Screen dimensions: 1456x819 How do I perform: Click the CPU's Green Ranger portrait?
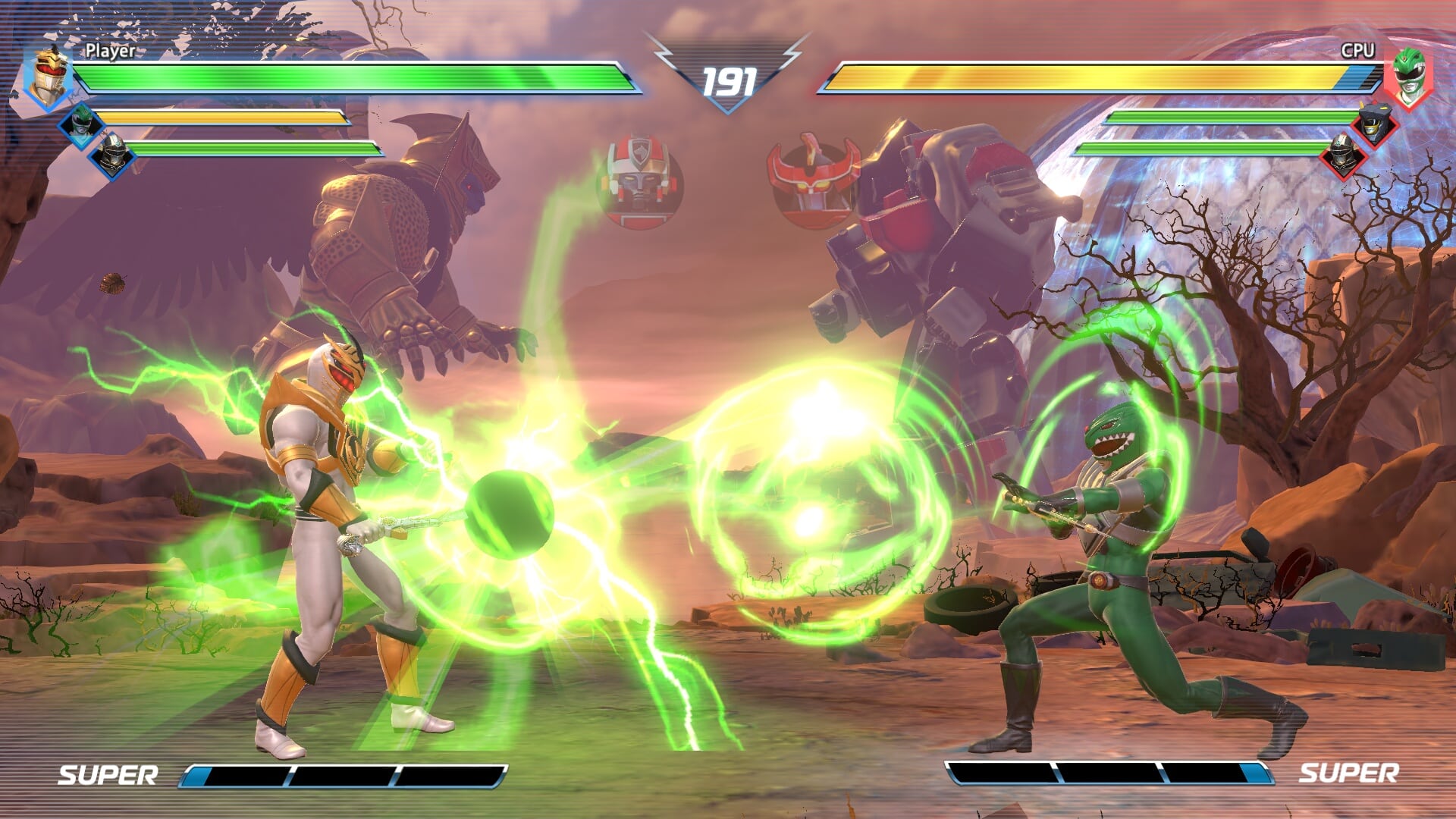[1408, 77]
